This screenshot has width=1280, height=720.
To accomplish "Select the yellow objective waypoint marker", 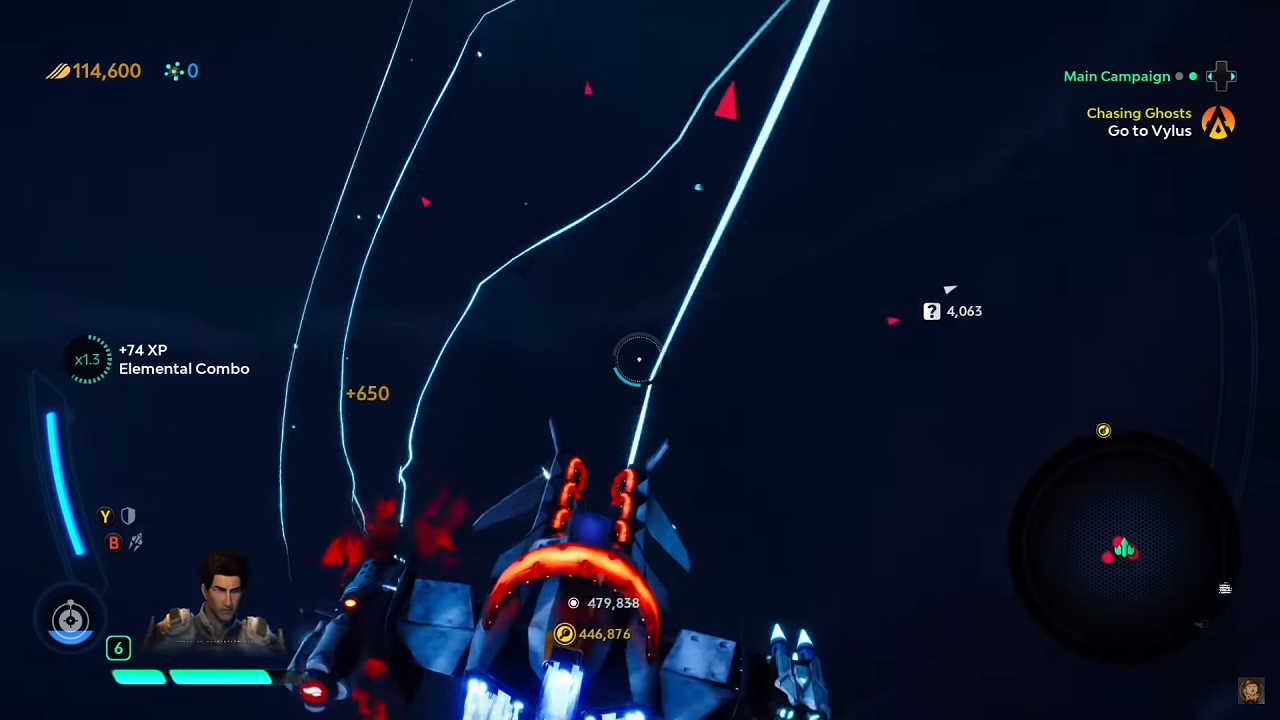I will click(565, 634).
